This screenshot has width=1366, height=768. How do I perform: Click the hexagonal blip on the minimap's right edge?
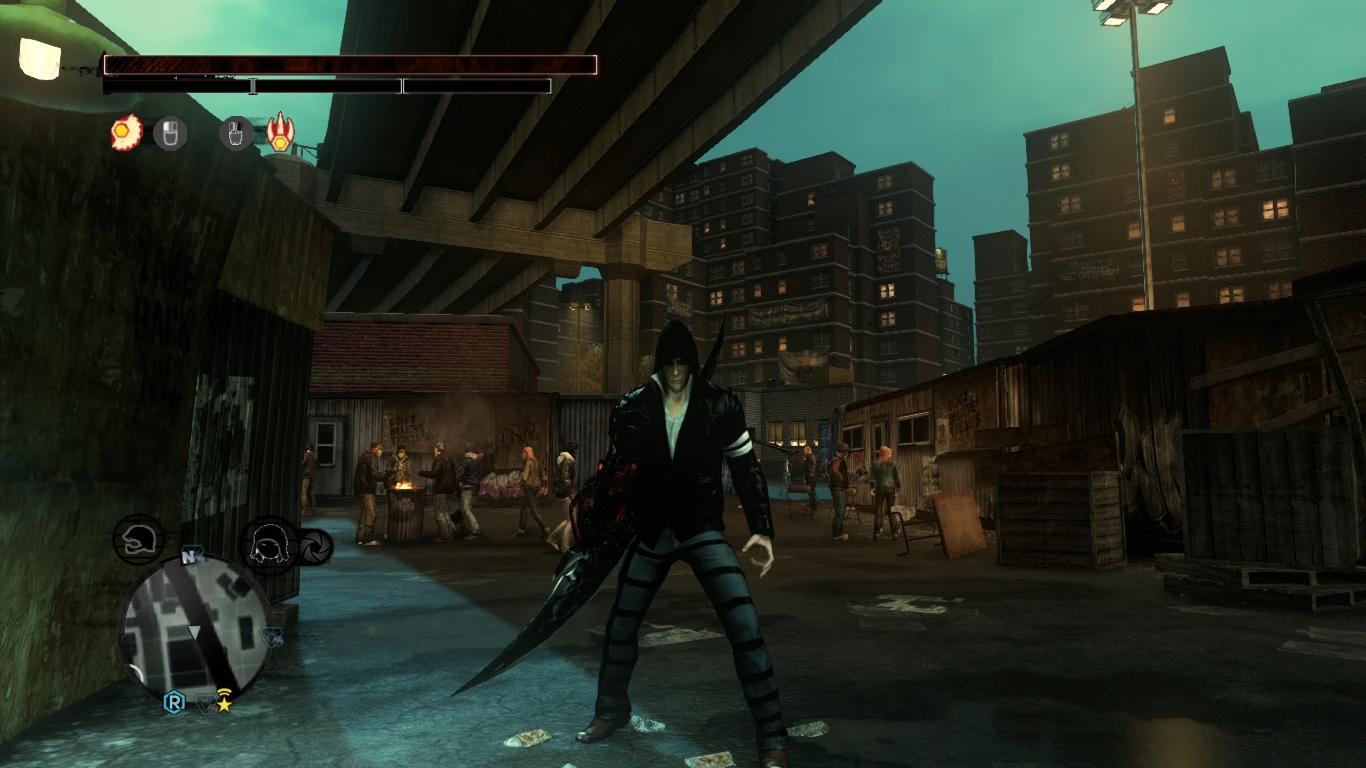272,635
